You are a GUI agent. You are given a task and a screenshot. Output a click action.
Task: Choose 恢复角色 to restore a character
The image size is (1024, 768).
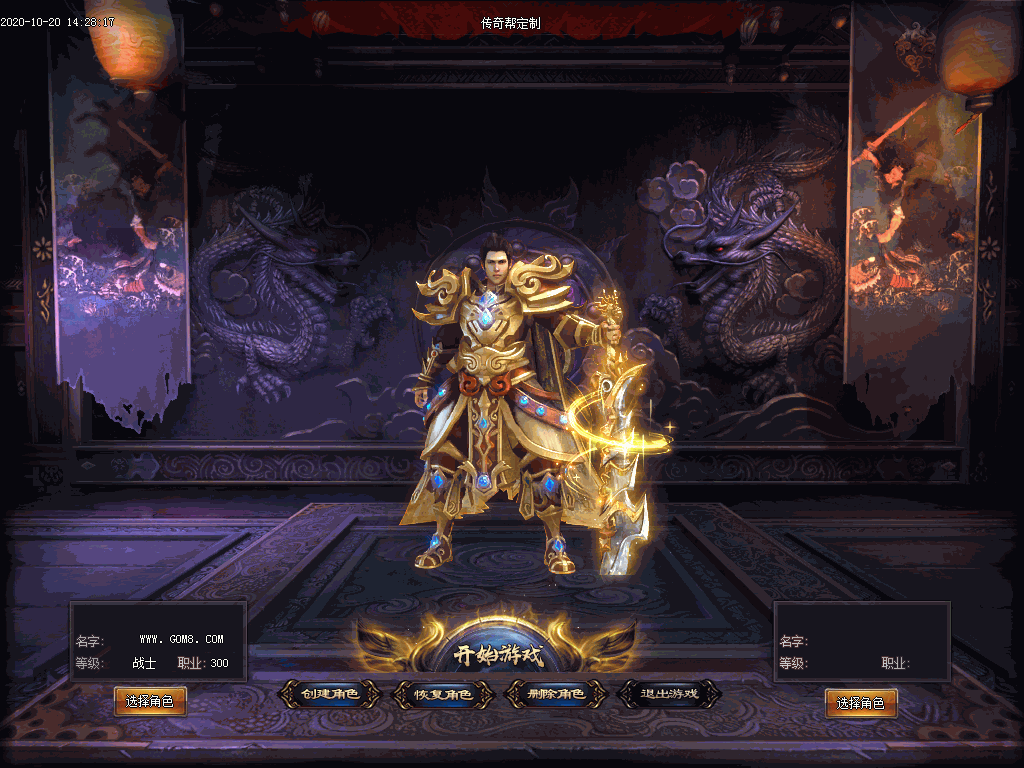[444, 694]
